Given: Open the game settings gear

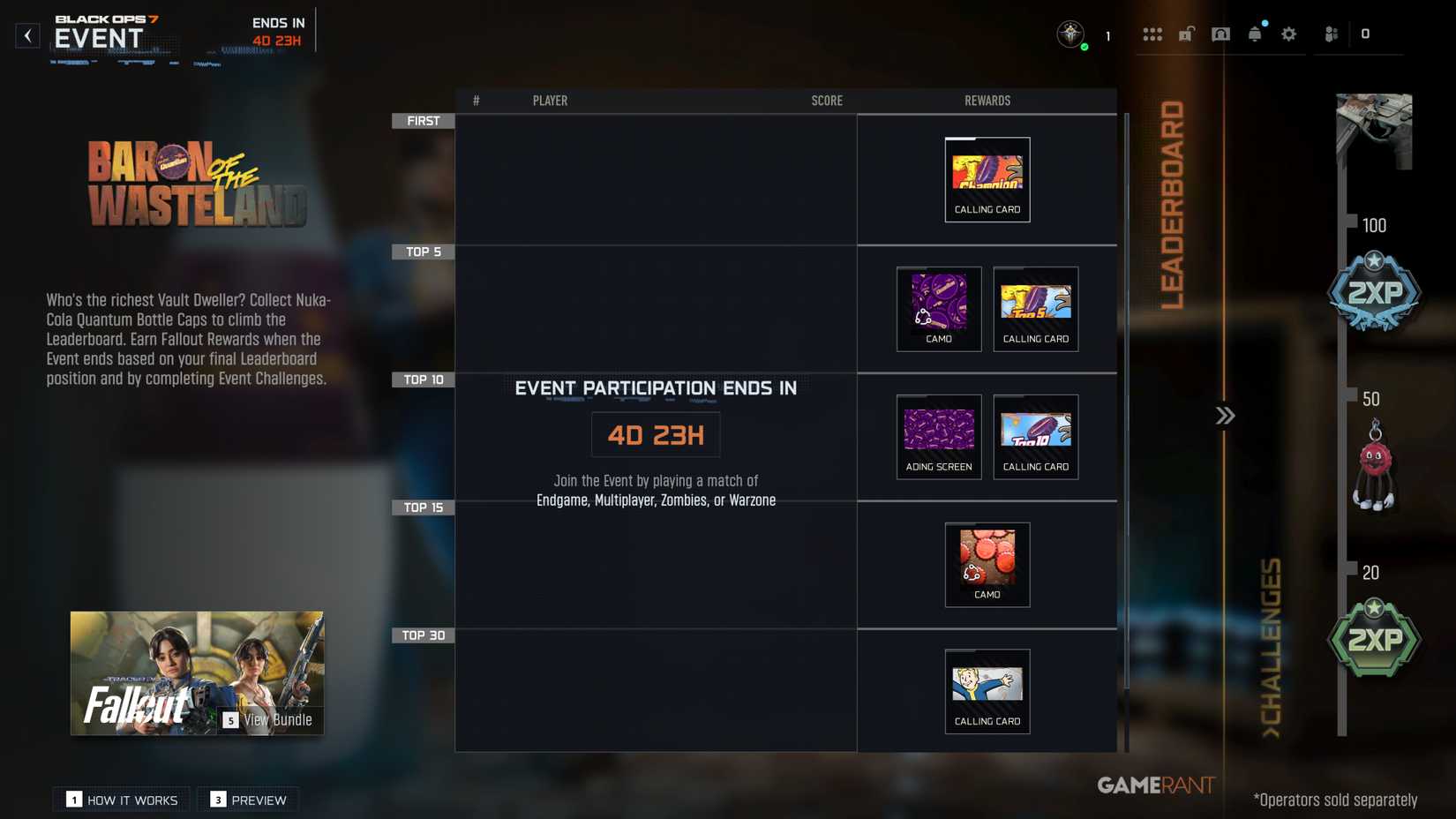Looking at the screenshot, I should (x=1288, y=34).
